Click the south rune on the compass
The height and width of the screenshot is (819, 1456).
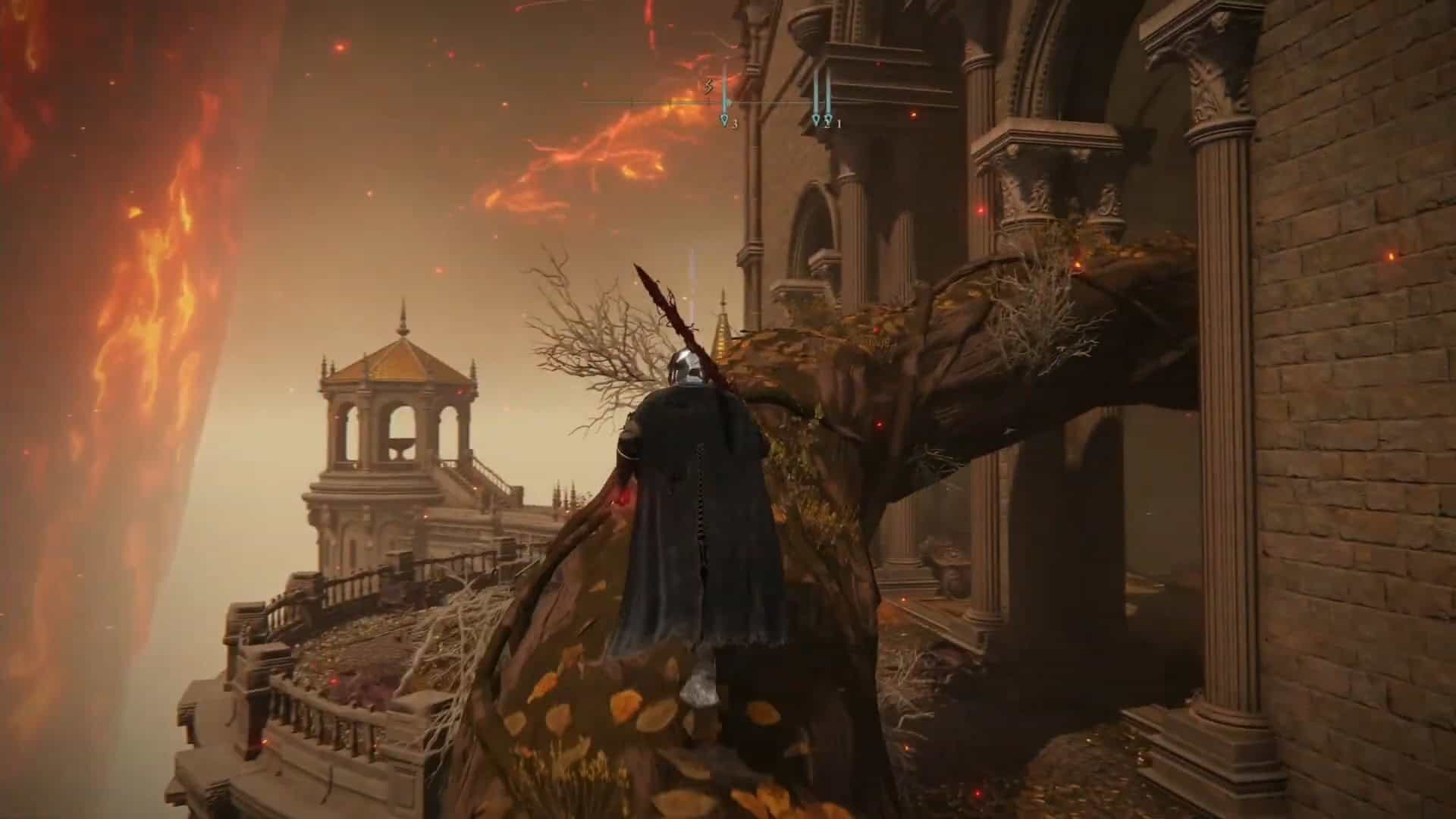(709, 86)
